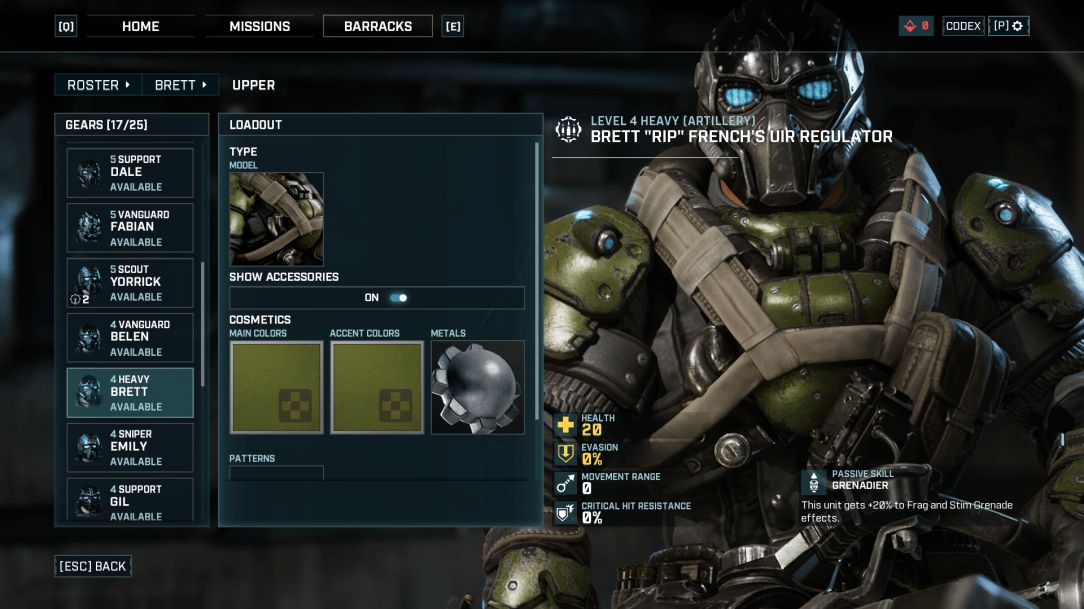Select Brett the Heavy
Screen dimensions: 1084x609
130,393
